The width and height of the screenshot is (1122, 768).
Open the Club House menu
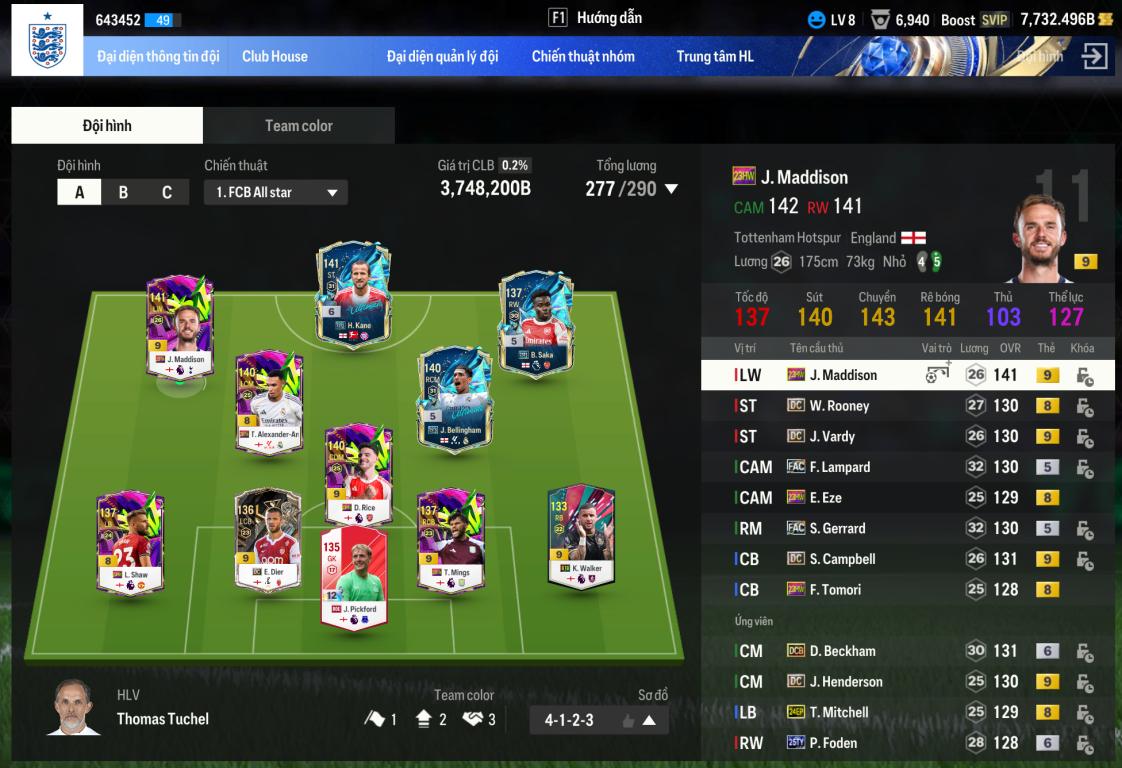pos(275,57)
